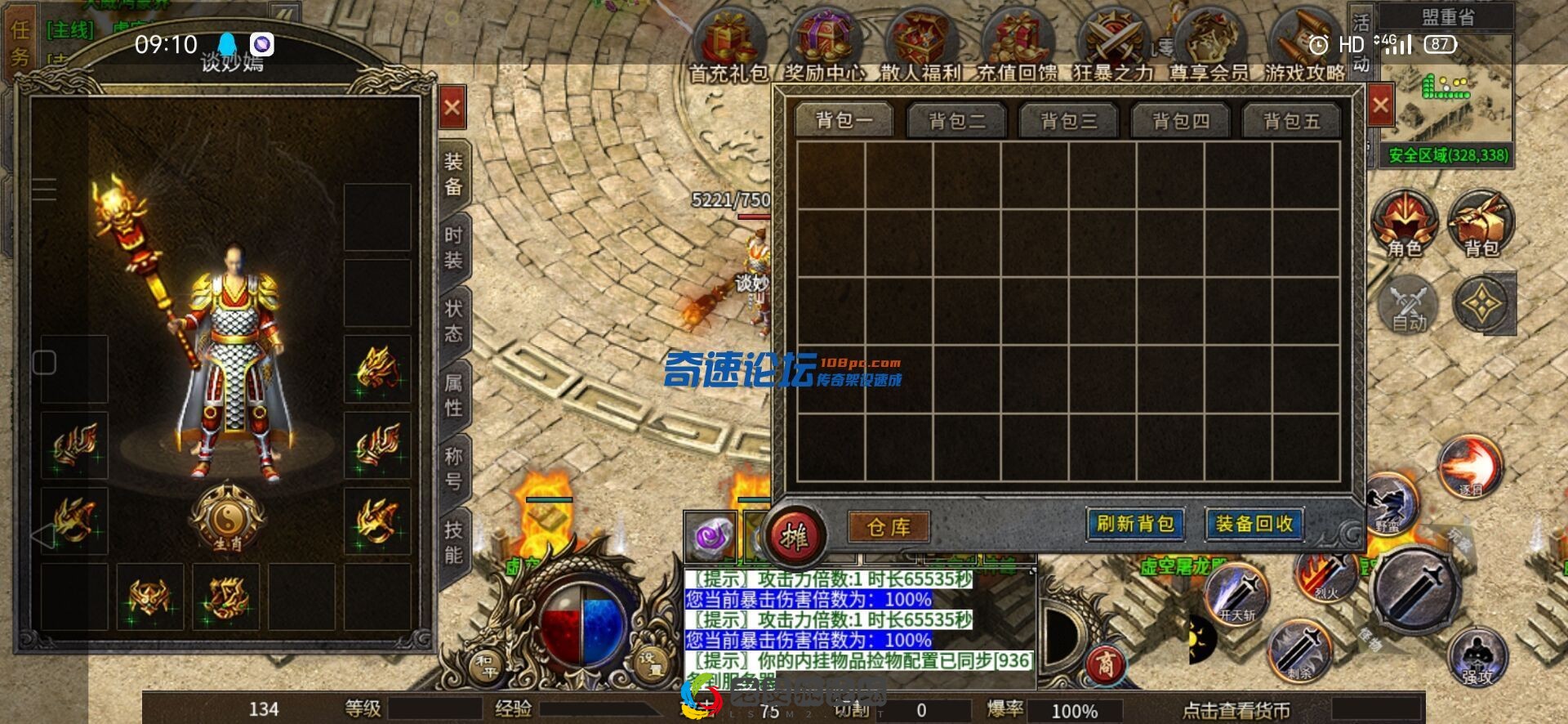
Task: Show the 属性 attributes tab
Action: (x=453, y=395)
